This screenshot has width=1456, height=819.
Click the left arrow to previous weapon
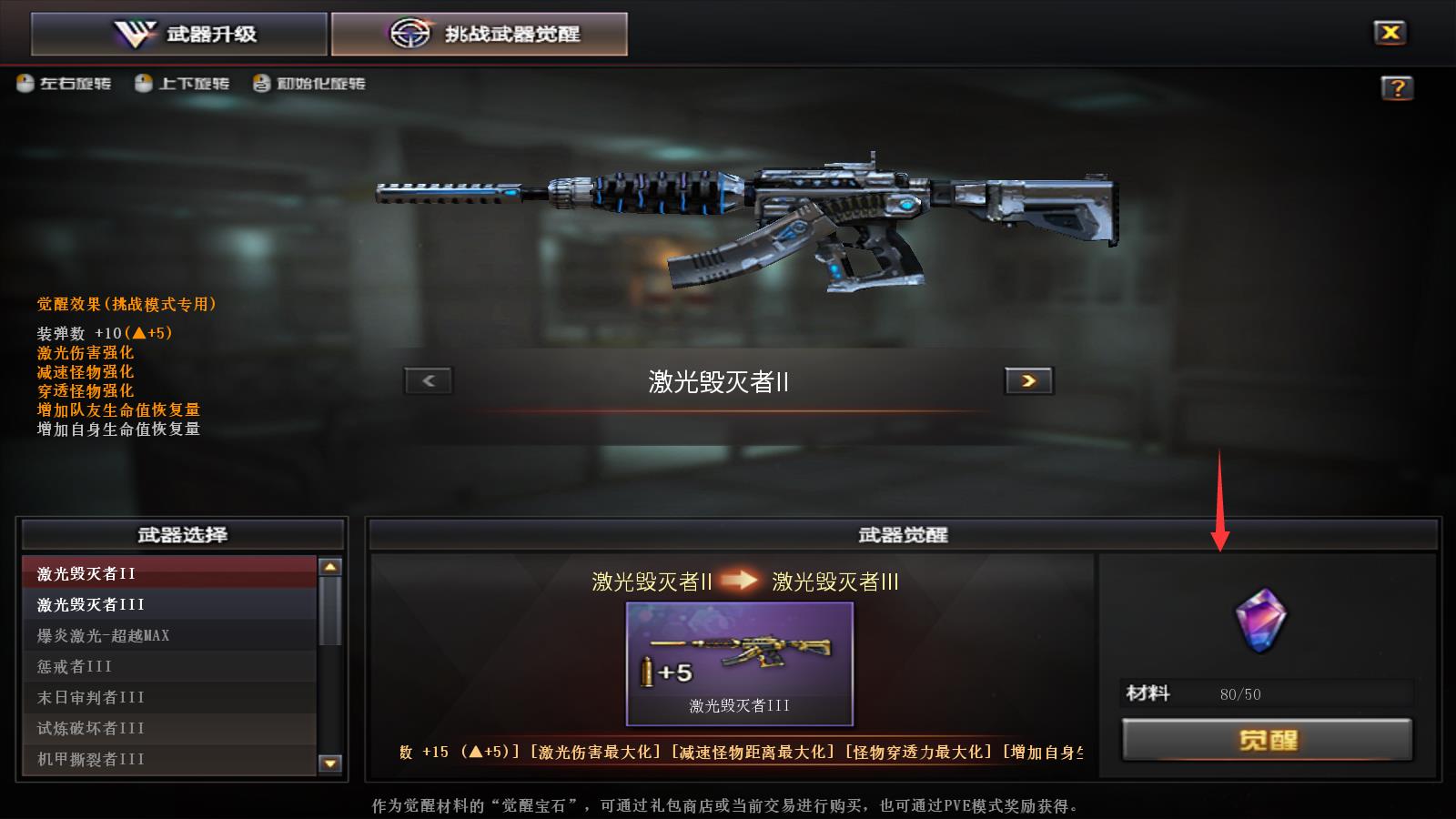tap(428, 380)
